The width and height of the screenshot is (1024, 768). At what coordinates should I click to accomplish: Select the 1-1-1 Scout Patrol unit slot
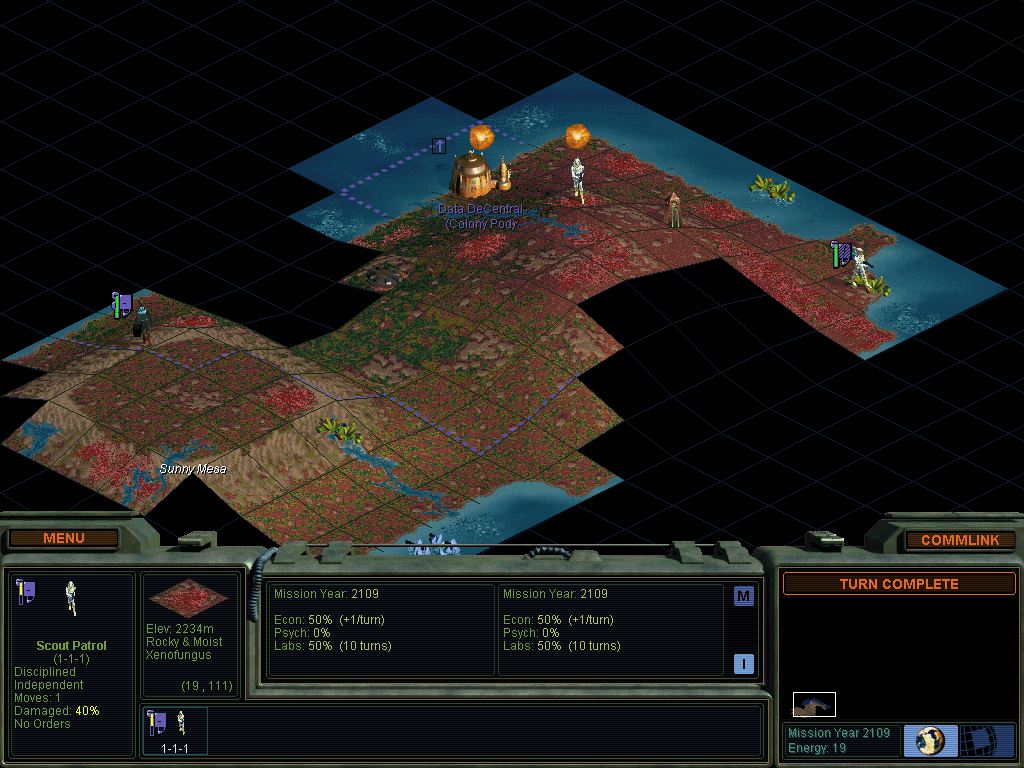click(x=176, y=730)
